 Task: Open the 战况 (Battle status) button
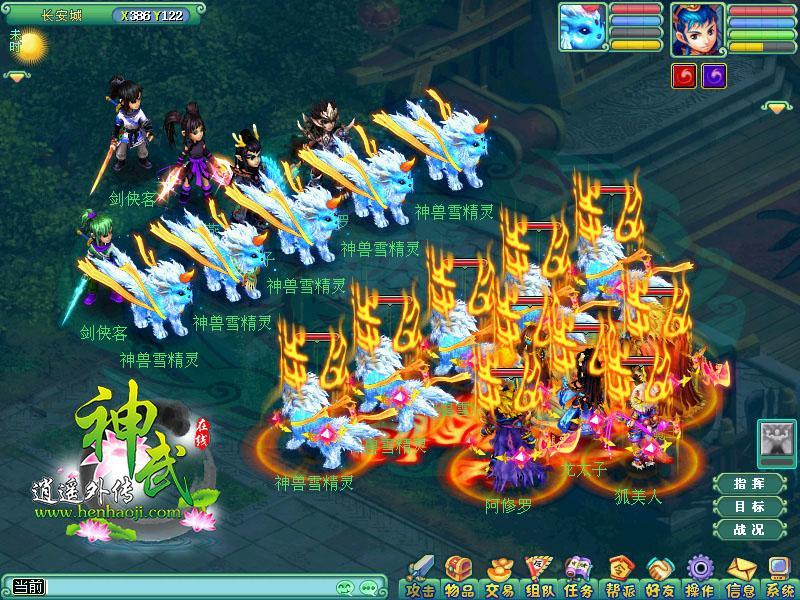pyautogui.click(x=749, y=529)
